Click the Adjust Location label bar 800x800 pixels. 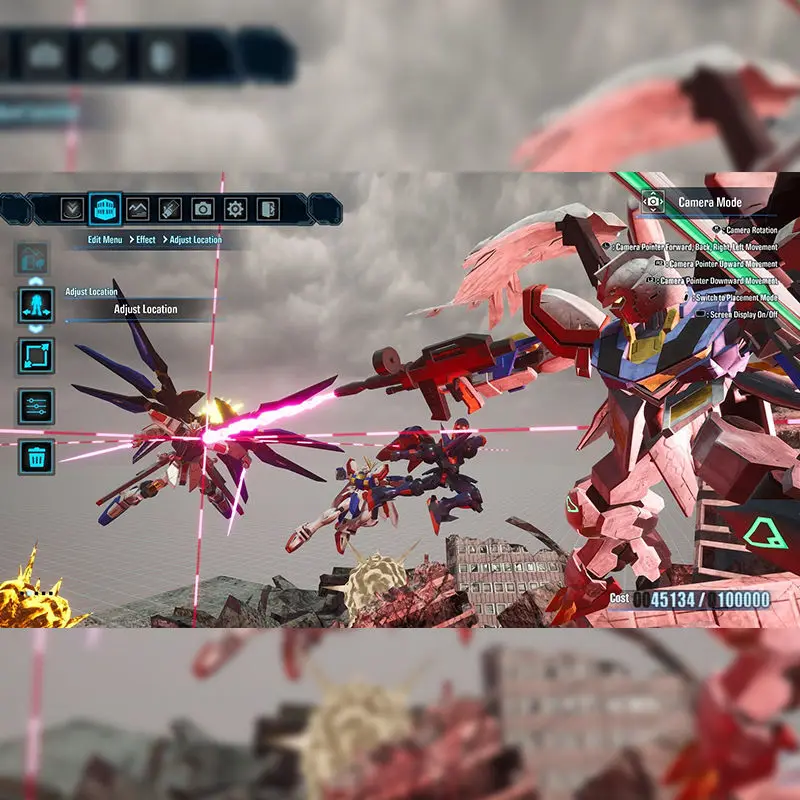(x=145, y=309)
